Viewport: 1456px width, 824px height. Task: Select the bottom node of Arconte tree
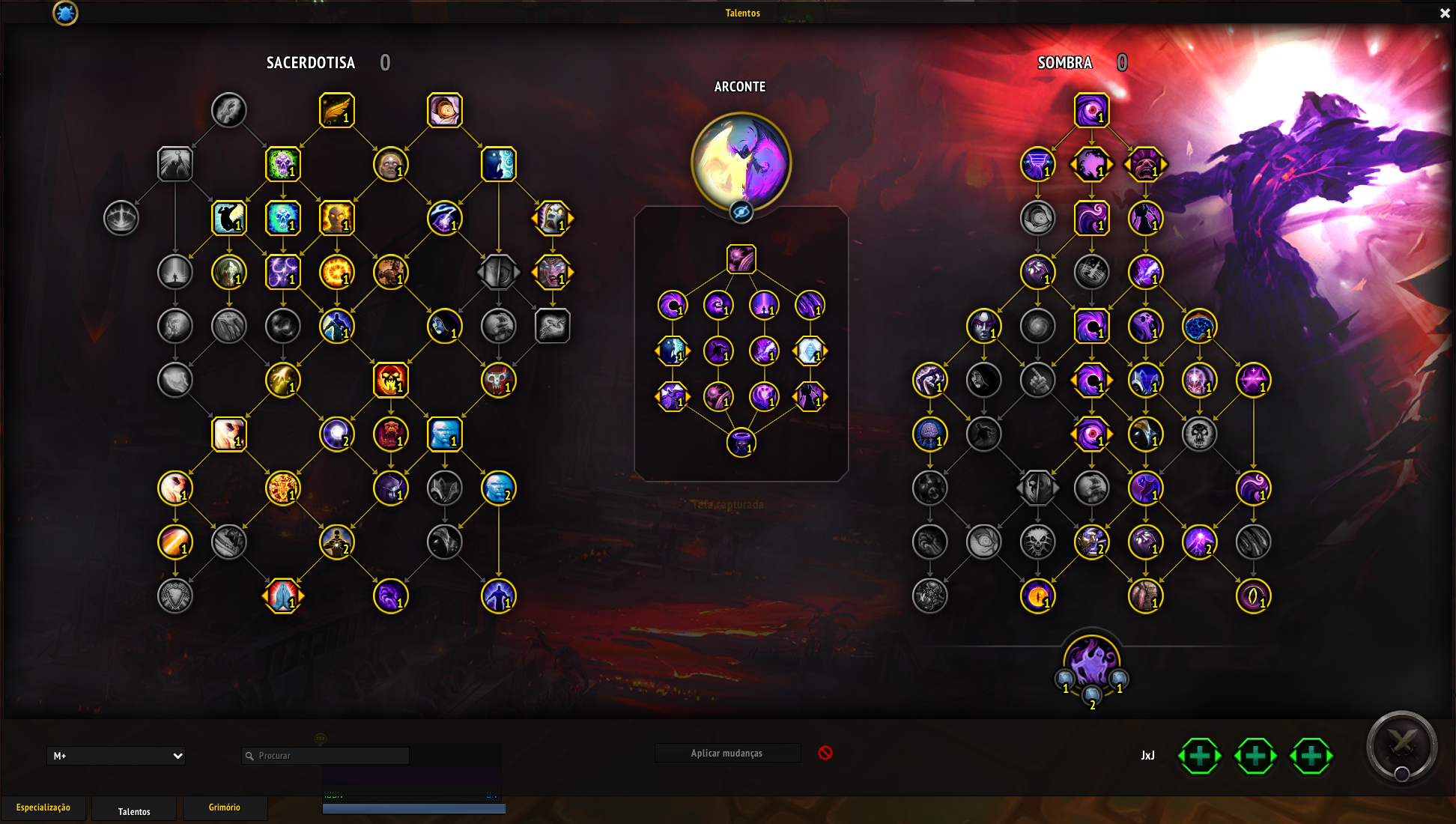(x=741, y=443)
